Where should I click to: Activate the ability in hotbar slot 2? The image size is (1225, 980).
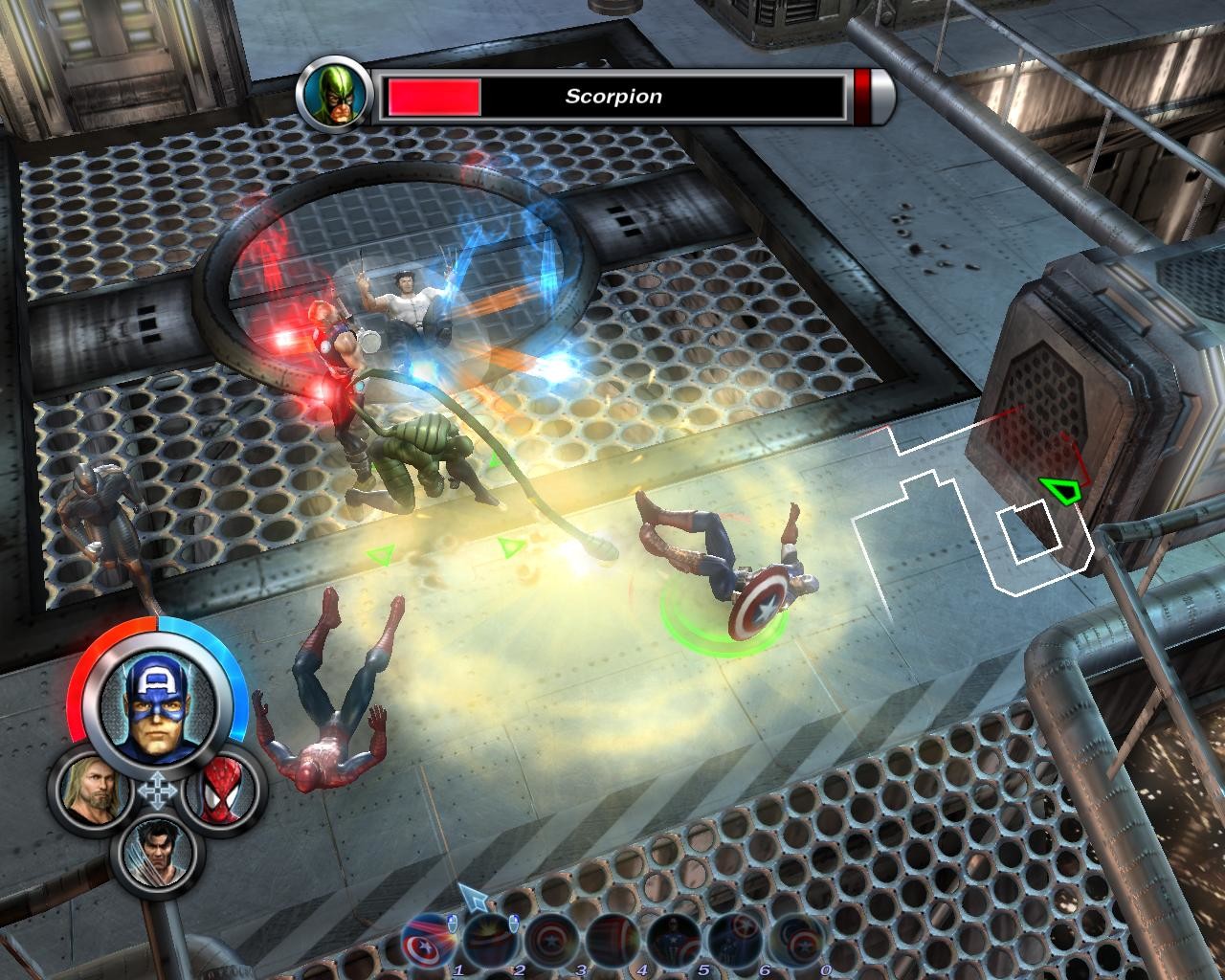tap(490, 942)
